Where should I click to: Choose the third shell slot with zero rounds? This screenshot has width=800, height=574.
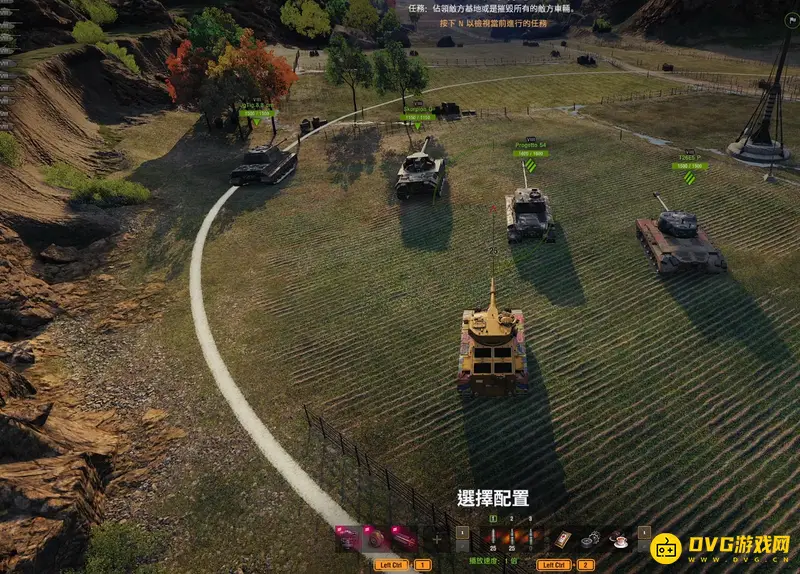[x=530, y=539]
